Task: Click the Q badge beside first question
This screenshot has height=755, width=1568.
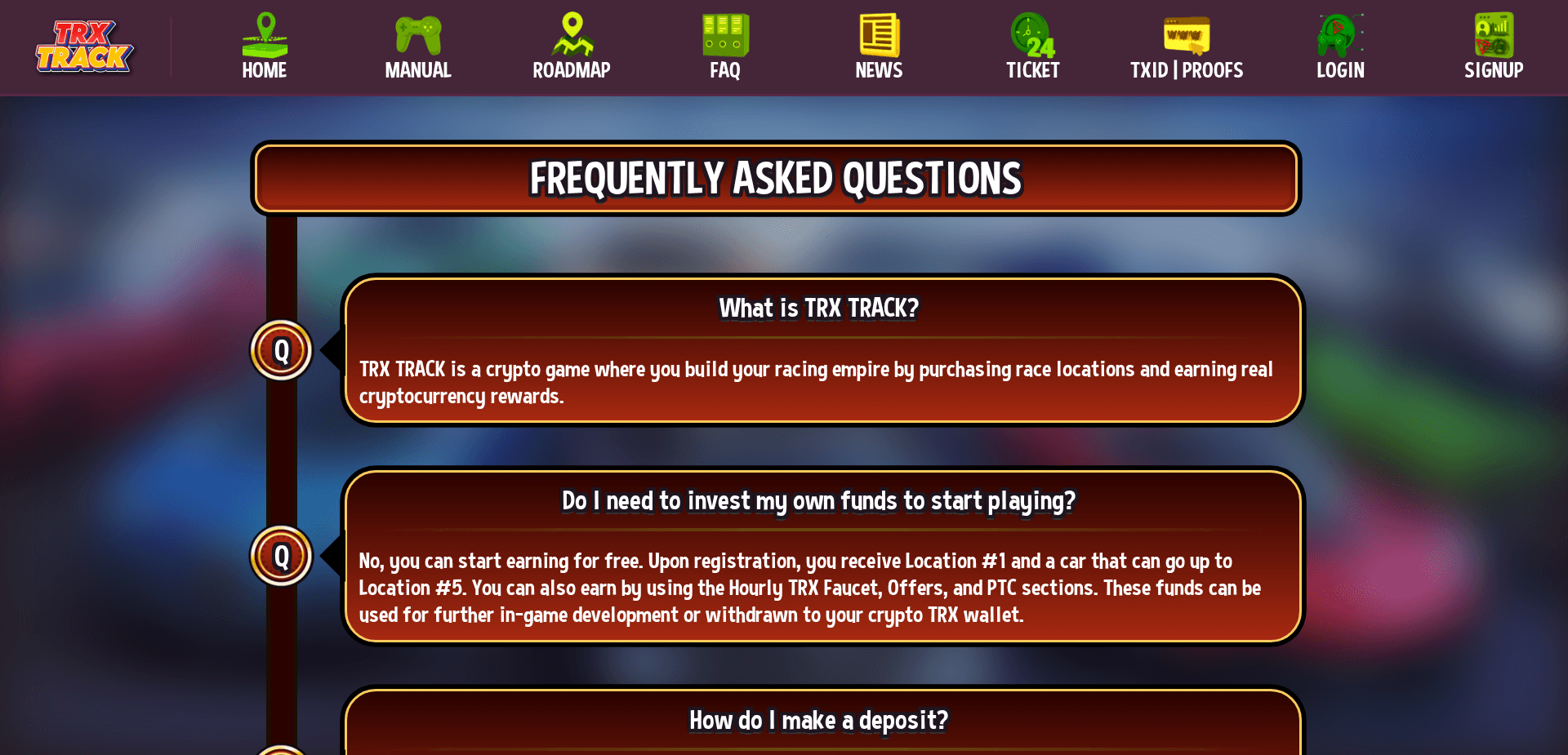Action: 280,349
